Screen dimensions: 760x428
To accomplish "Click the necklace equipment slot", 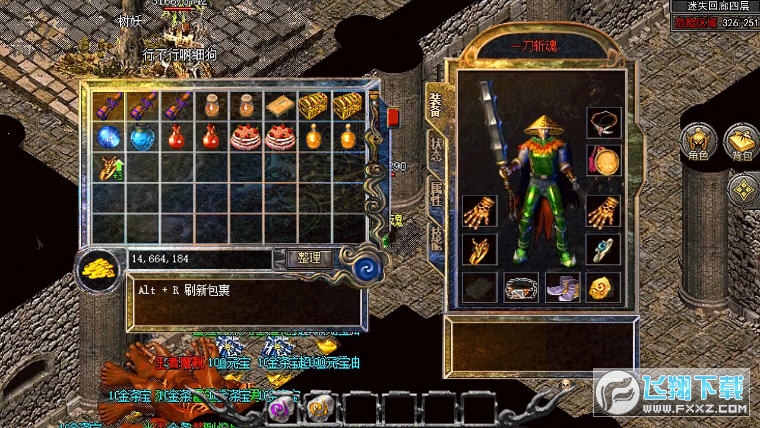I will 603,123.
